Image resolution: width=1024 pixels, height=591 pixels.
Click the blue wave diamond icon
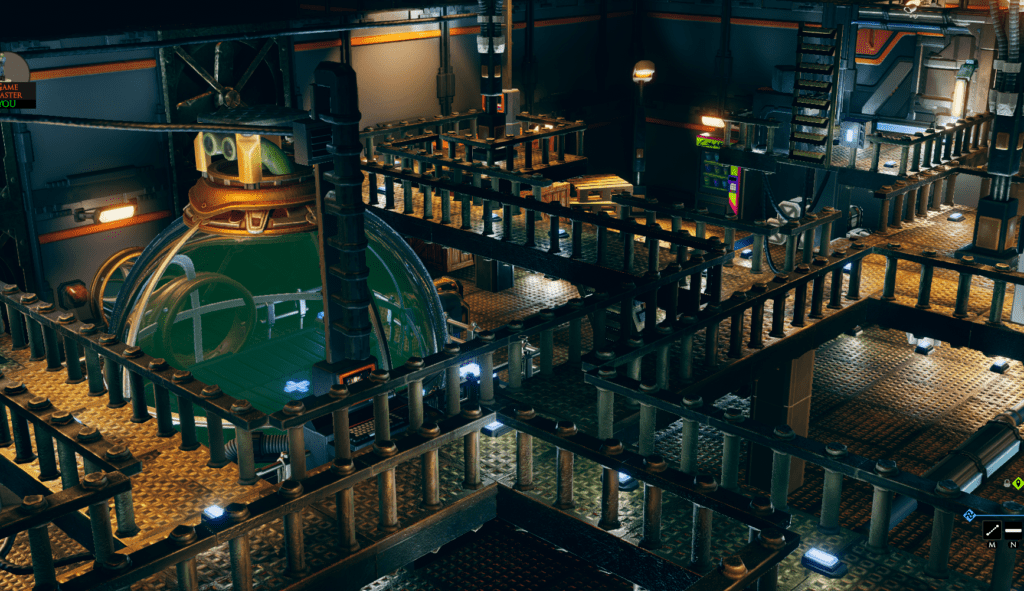[969, 516]
